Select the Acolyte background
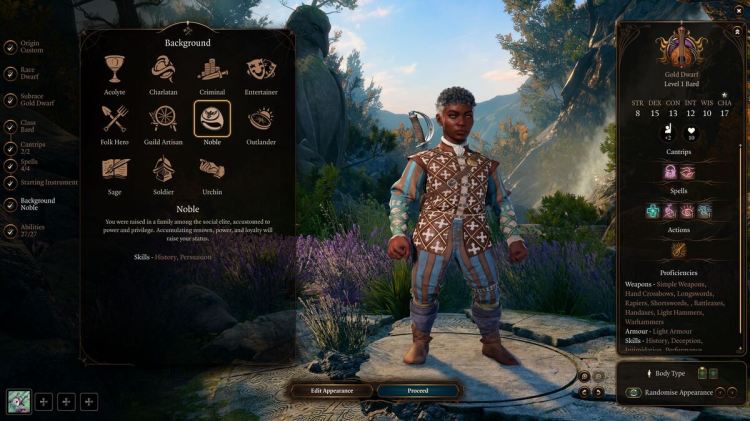Viewport: 750px width, 421px height. (114, 69)
